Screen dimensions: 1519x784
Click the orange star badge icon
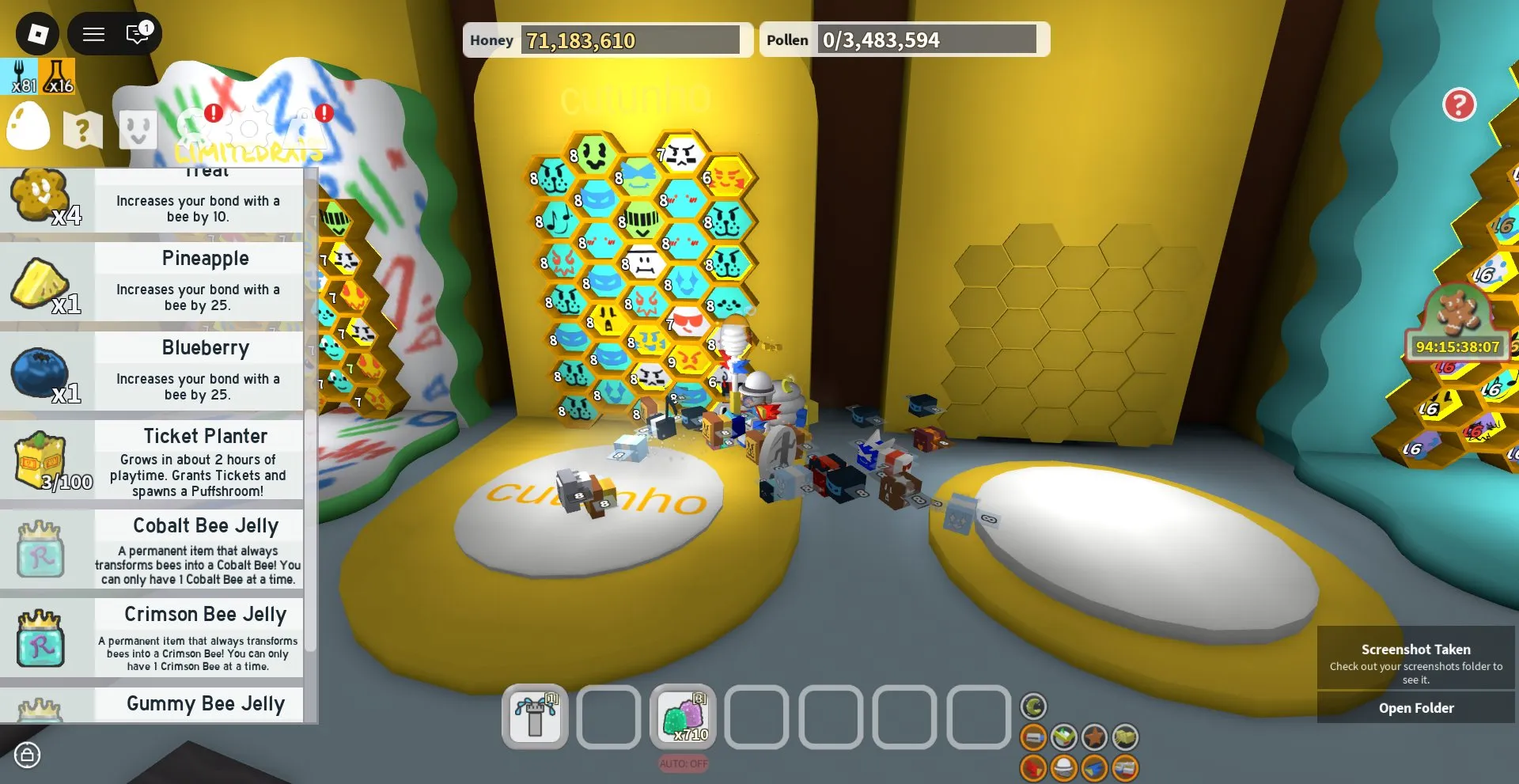pyautogui.click(x=1096, y=737)
